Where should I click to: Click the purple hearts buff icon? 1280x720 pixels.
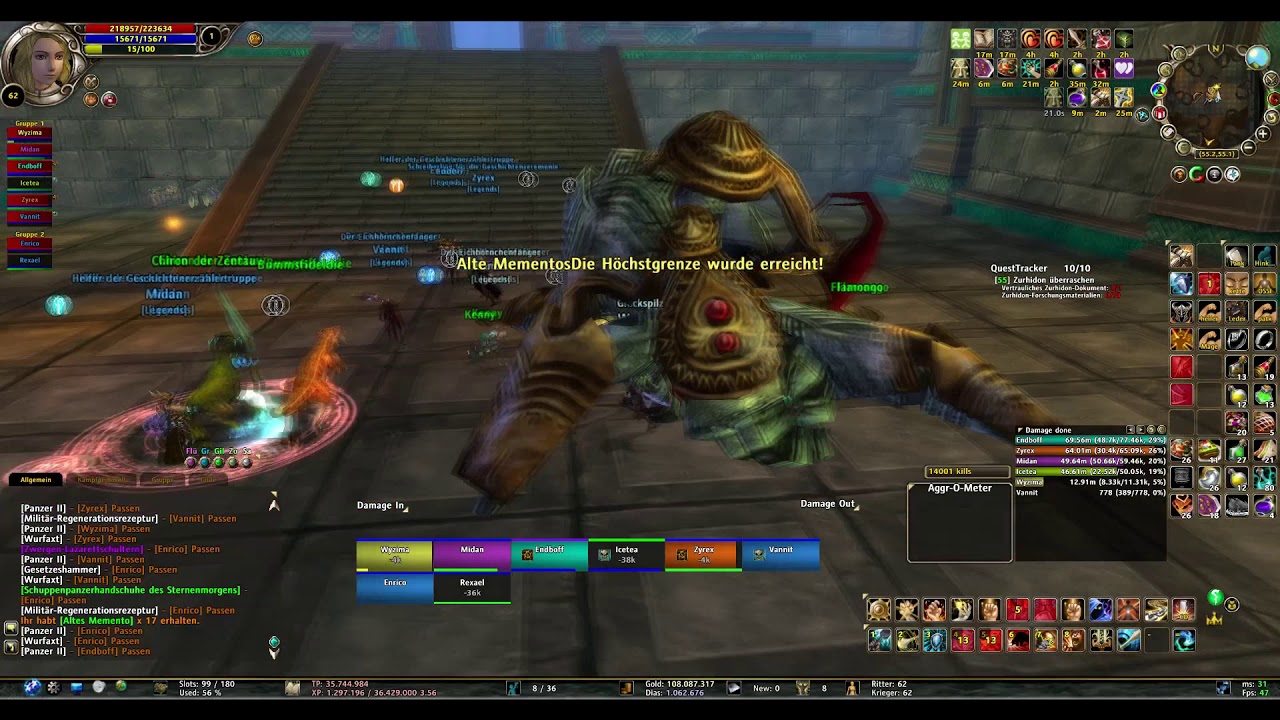pyautogui.click(x=1124, y=69)
